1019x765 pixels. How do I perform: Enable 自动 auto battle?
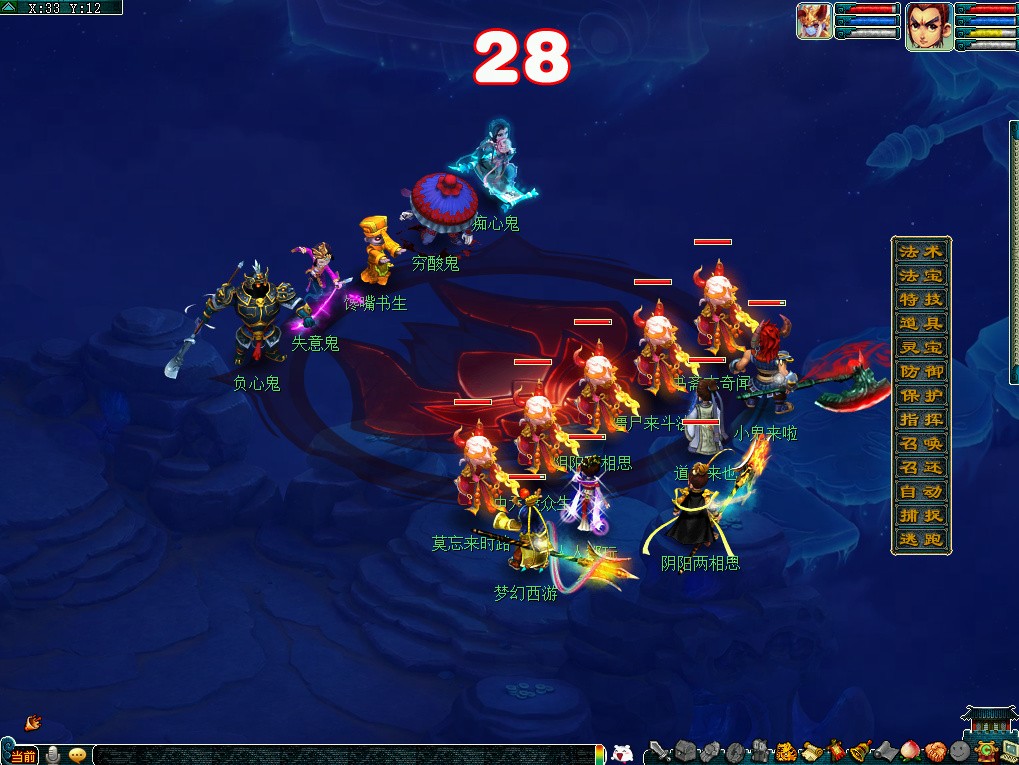(x=920, y=491)
